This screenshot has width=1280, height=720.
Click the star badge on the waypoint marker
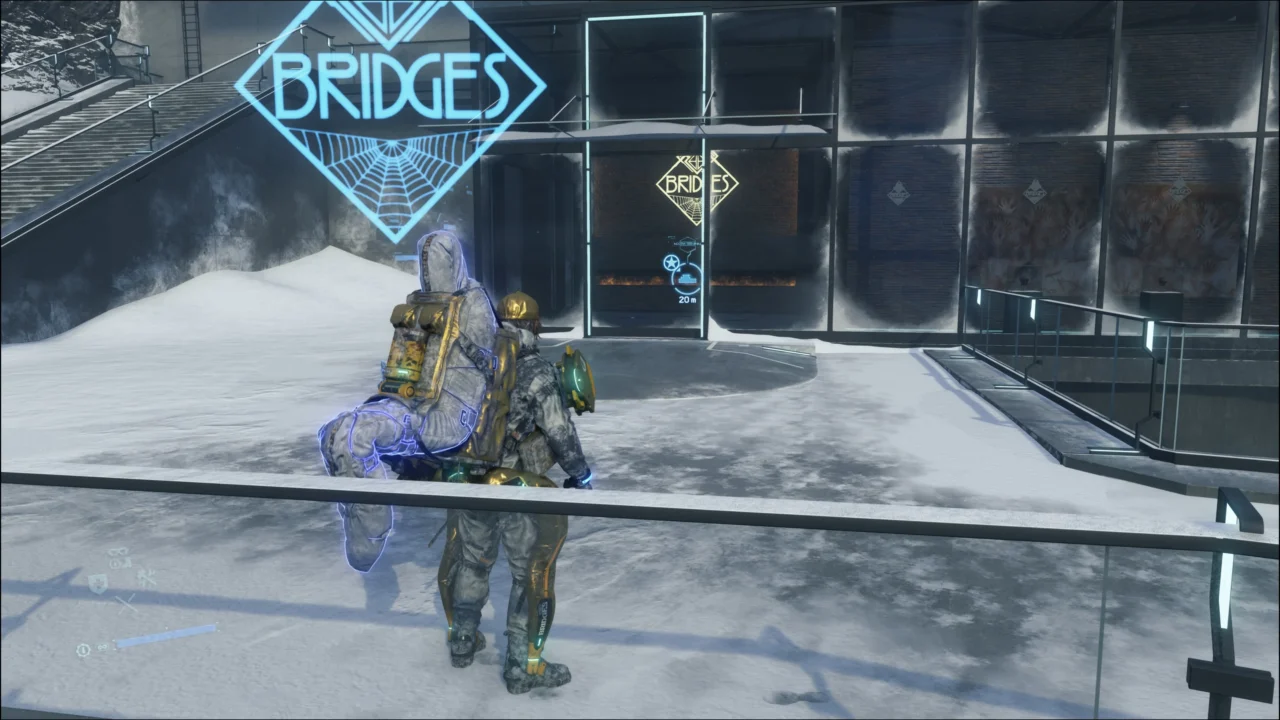[670, 262]
